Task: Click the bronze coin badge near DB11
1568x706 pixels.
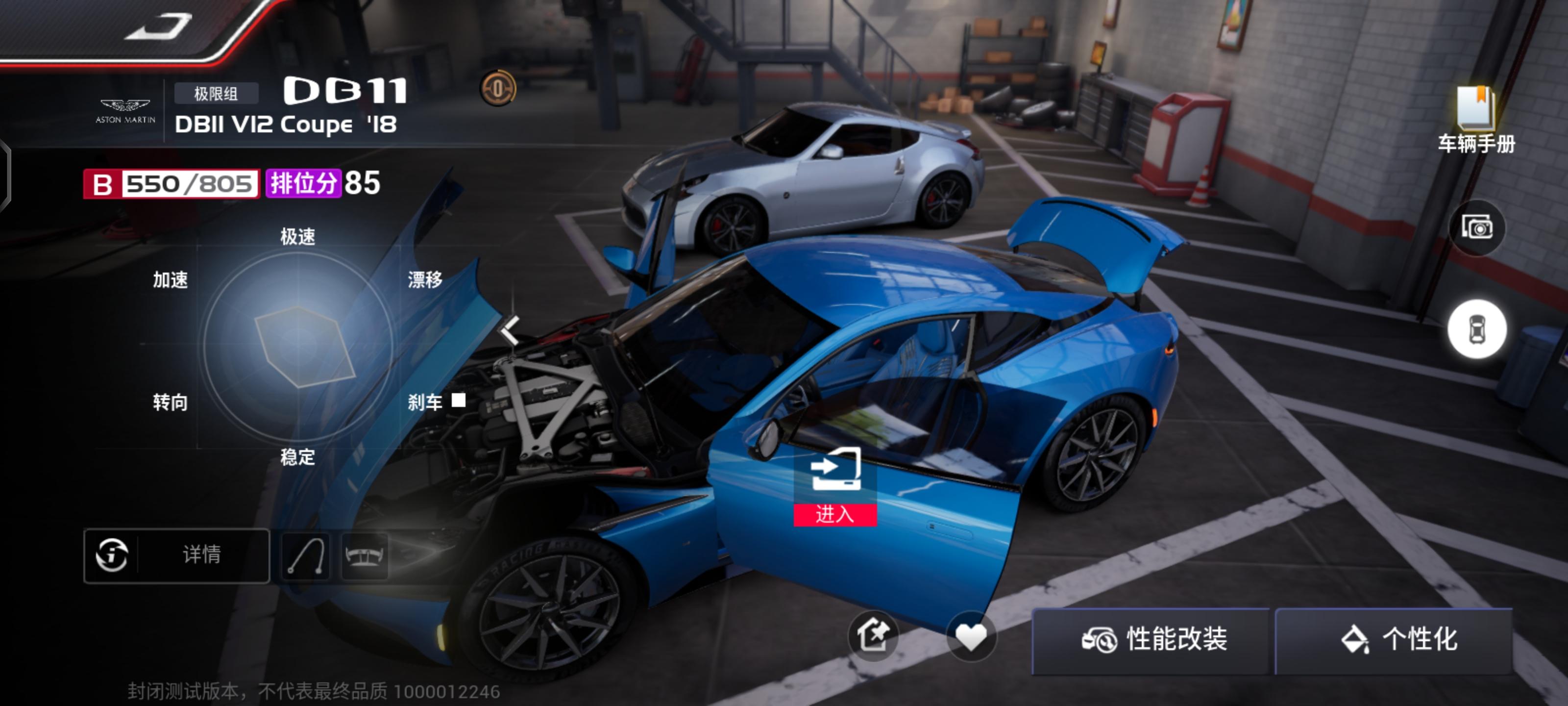Action: pyautogui.click(x=498, y=89)
